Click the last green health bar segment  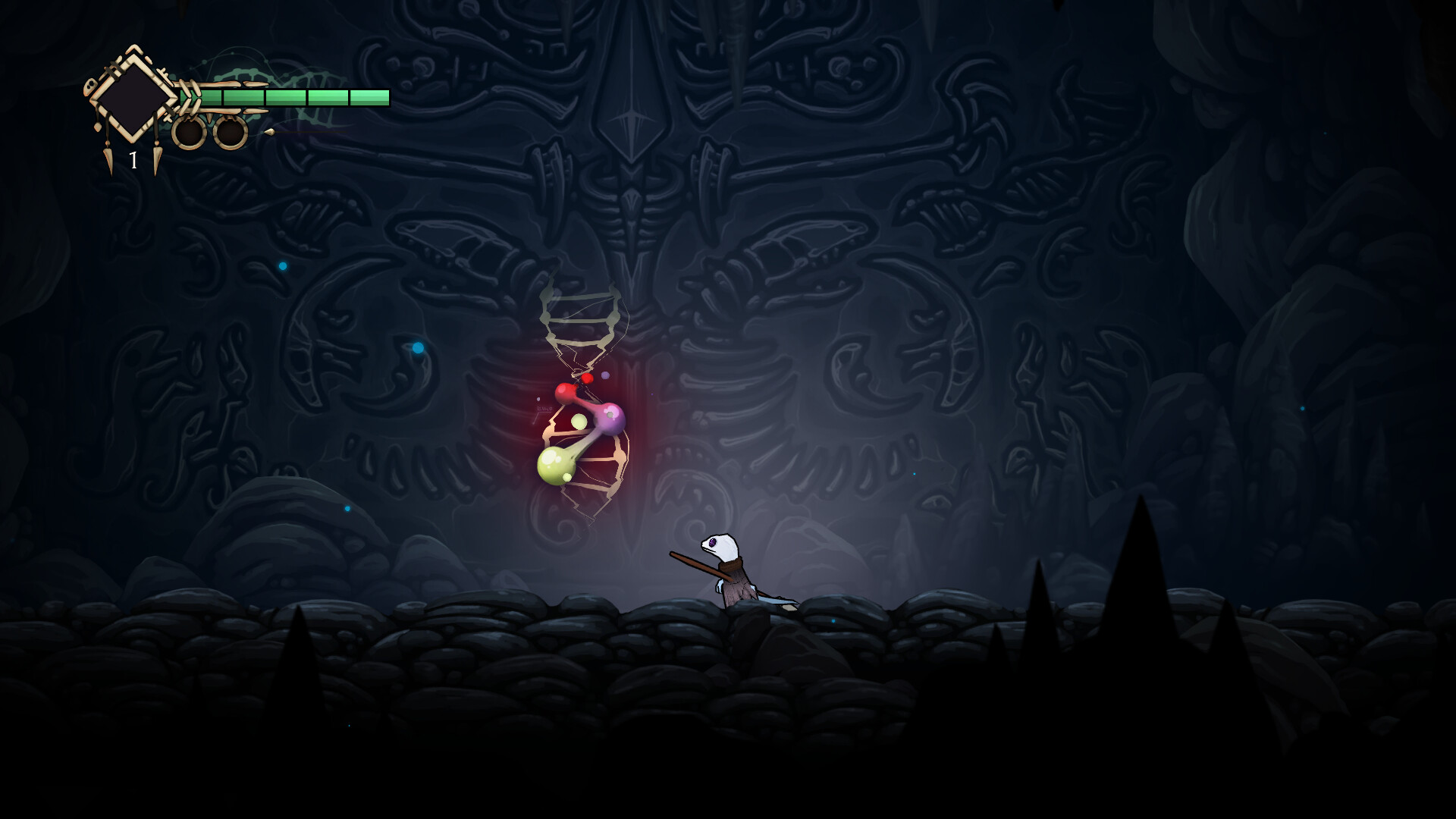tap(369, 97)
